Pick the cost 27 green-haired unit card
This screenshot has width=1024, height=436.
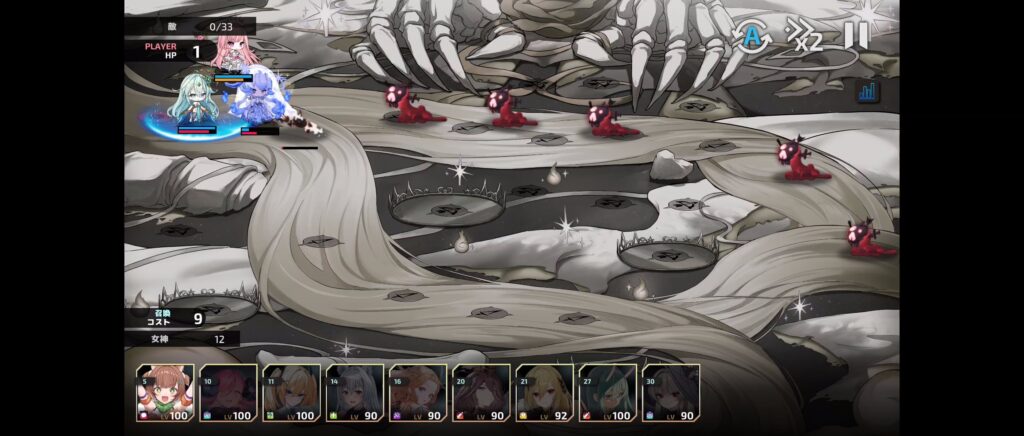(x=607, y=393)
